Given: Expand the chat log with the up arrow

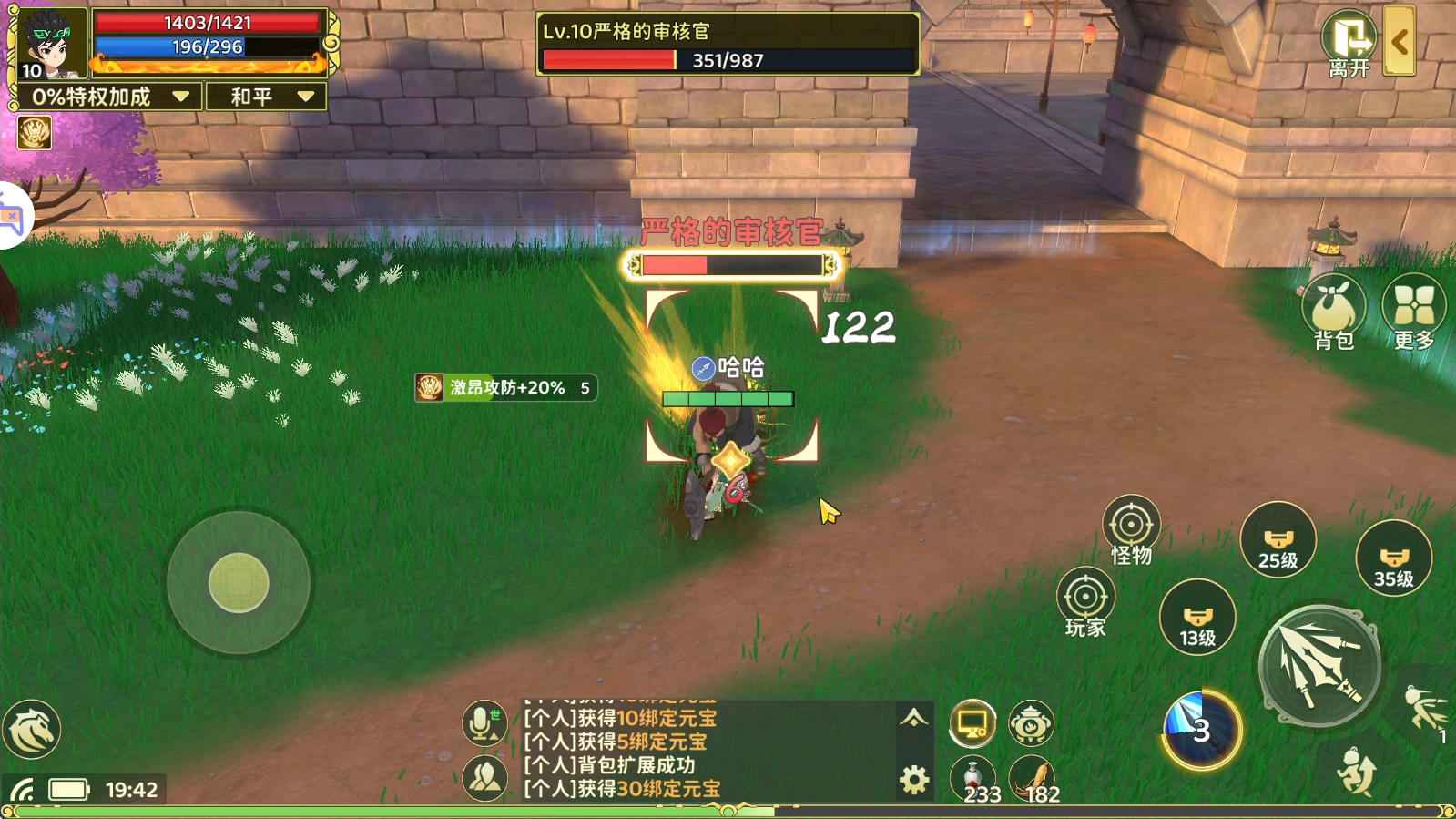Looking at the screenshot, I should coord(913,718).
